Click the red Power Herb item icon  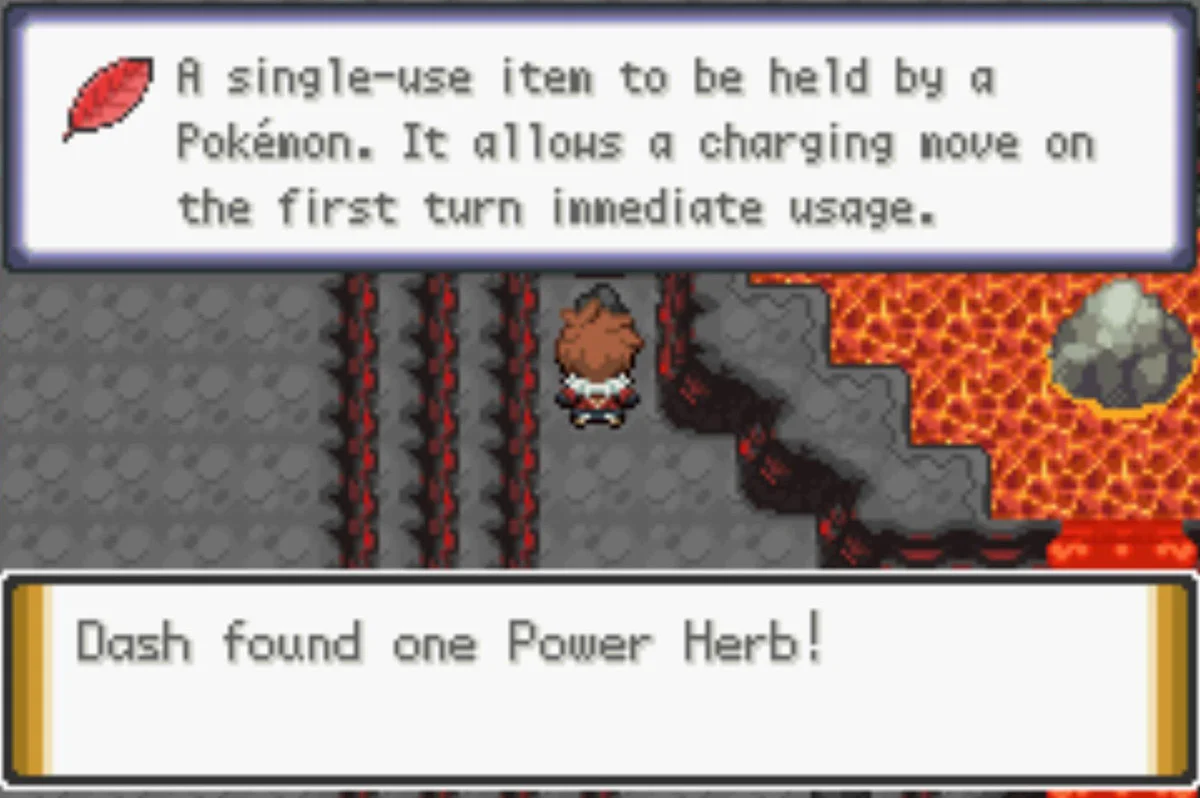pyautogui.click(x=108, y=97)
